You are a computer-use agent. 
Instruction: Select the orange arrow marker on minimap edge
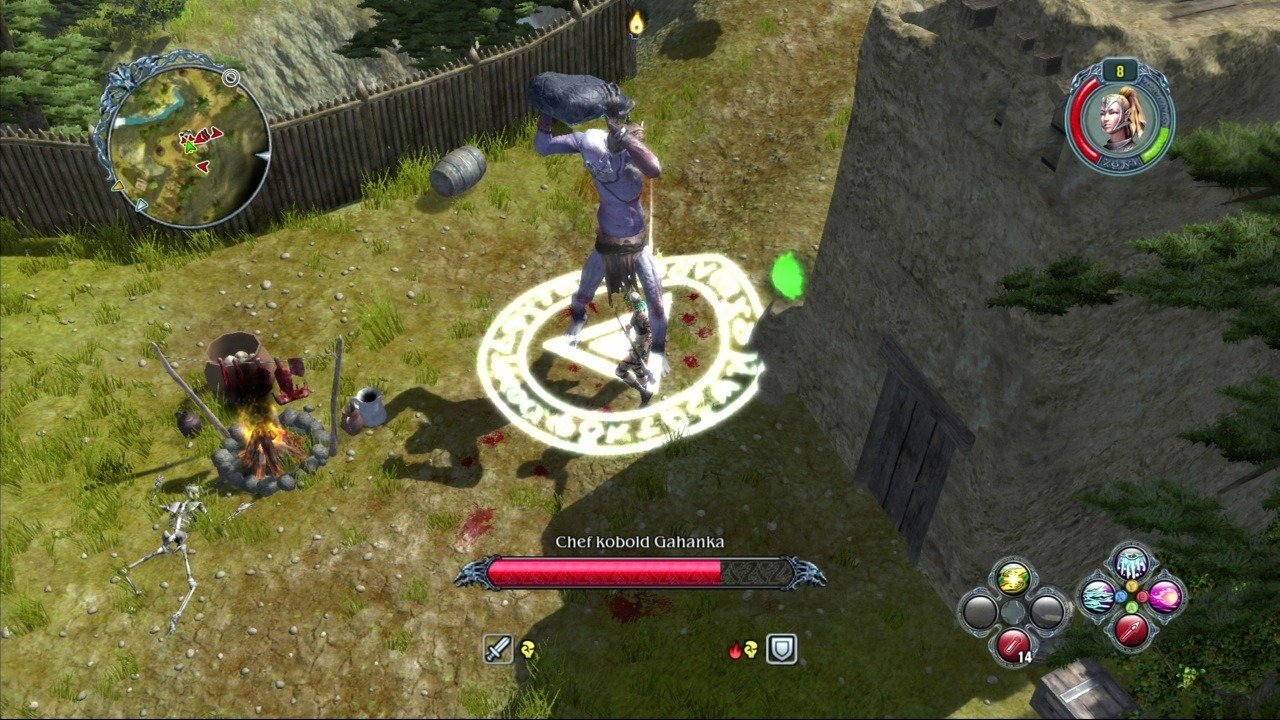pos(119,186)
